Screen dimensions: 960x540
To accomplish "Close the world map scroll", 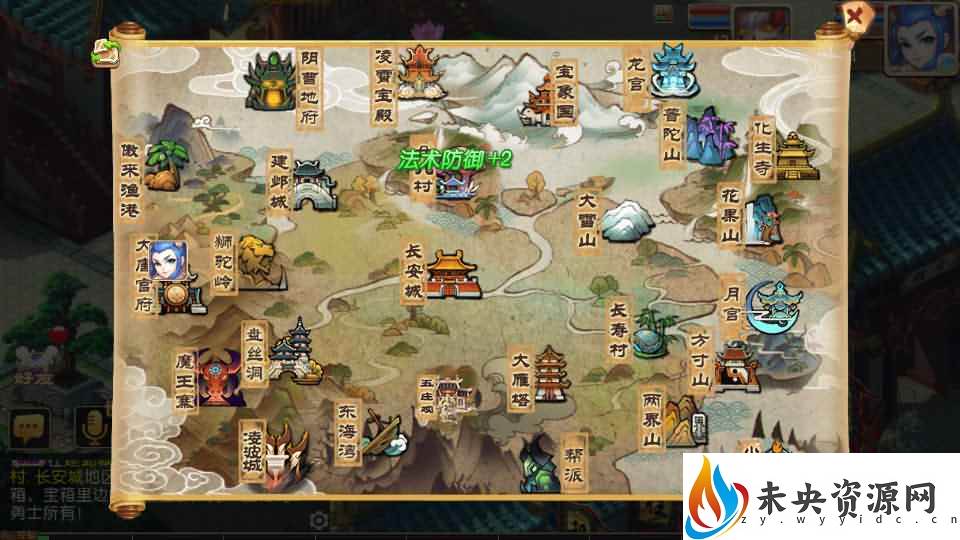I will [853, 16].
